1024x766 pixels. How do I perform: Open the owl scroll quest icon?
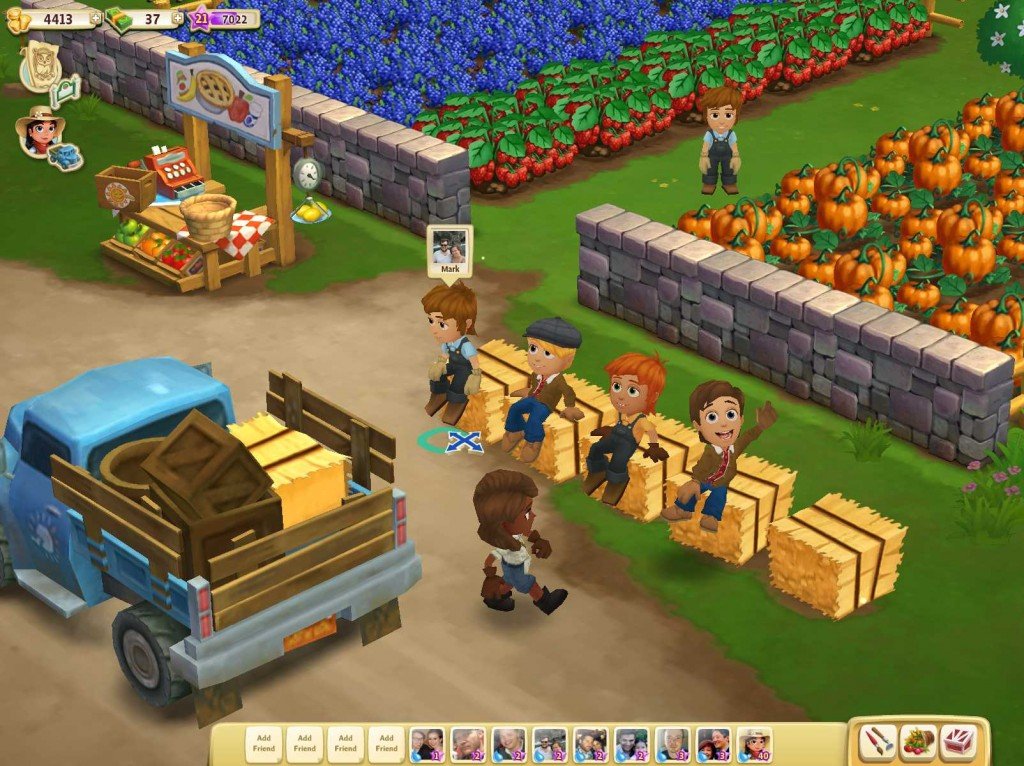tap(42, 62)
